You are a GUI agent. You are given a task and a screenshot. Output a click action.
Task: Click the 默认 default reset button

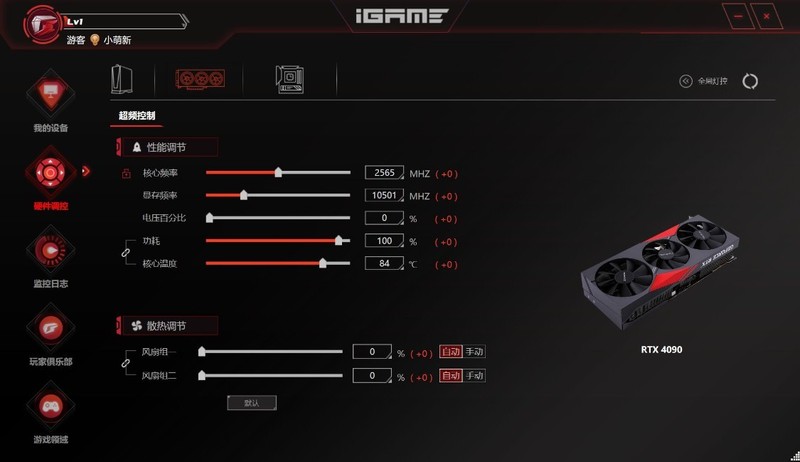click(251, 402)
